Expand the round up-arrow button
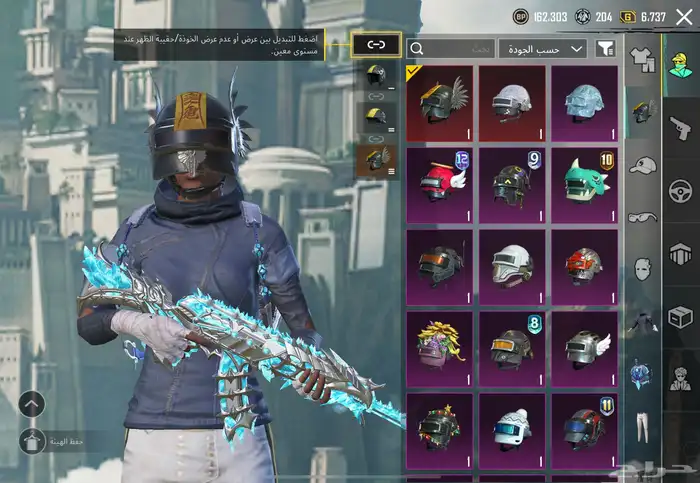700x483 pixels. pos(31,404)
